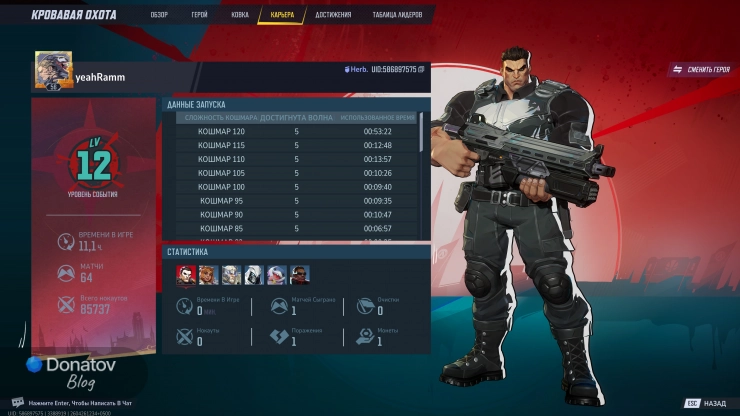Select the Punisher portrait in statistics
Image resolution: width=740 pixels, height=416 pixels.
[186, 274]
